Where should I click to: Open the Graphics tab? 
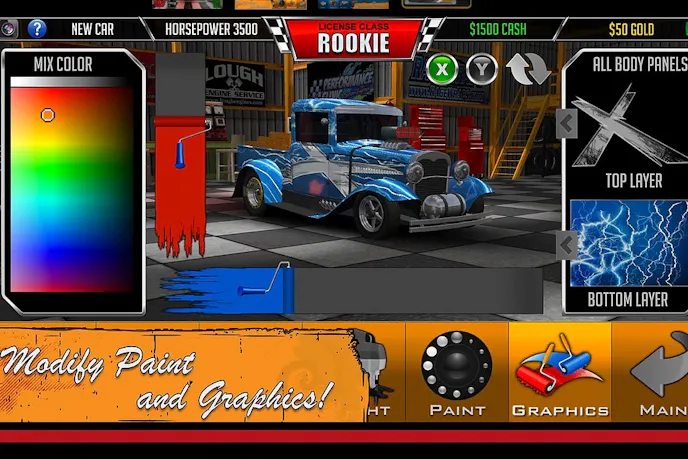[560, 372]
